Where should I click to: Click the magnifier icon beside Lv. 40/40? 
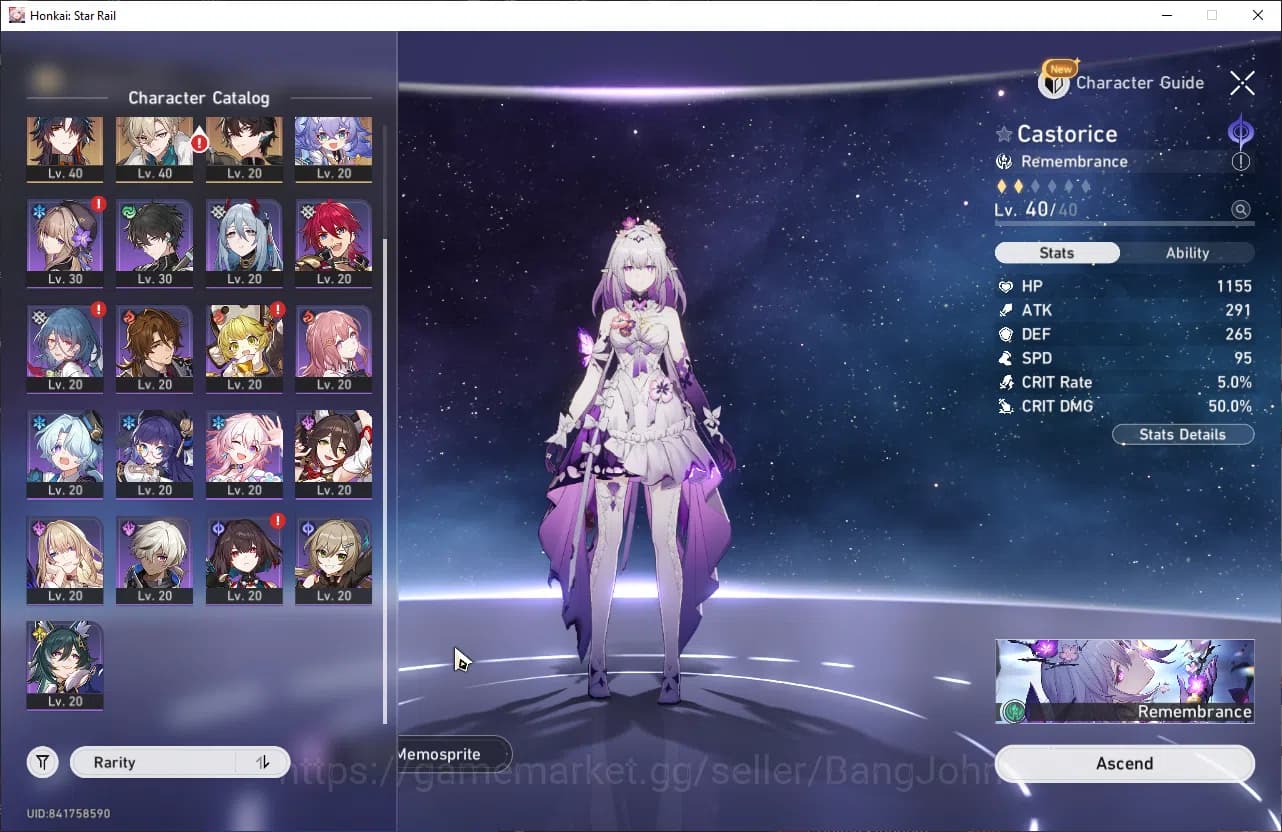[x=1240, y=209]
